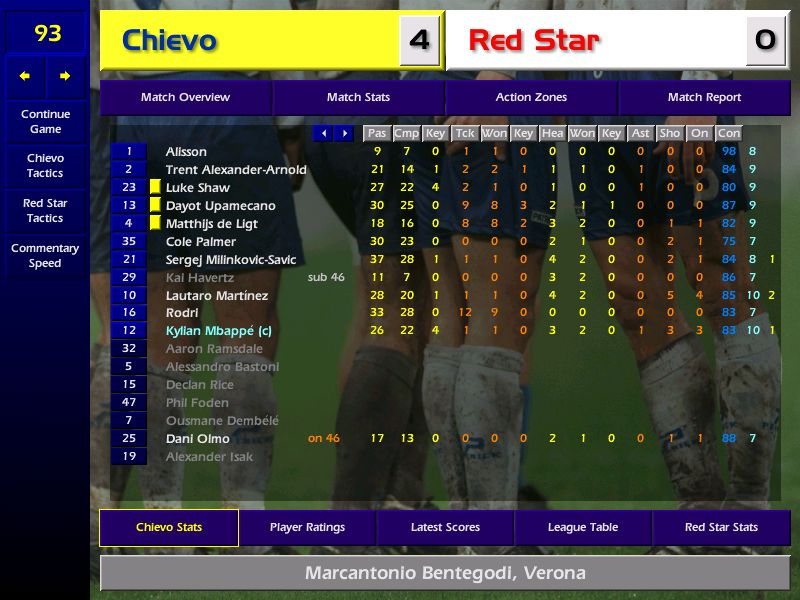
Task: Choose Lautaro Martínez from the squad list
Action: click(217, 296)
